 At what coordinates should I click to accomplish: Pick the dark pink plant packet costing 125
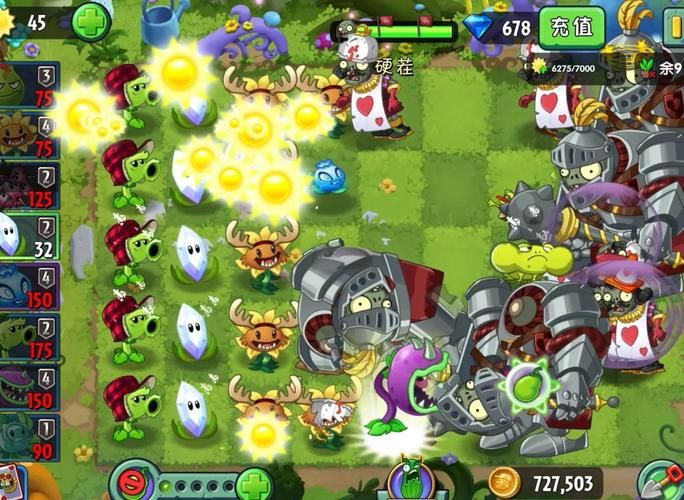pyautogui.click(x=28, y=187)
